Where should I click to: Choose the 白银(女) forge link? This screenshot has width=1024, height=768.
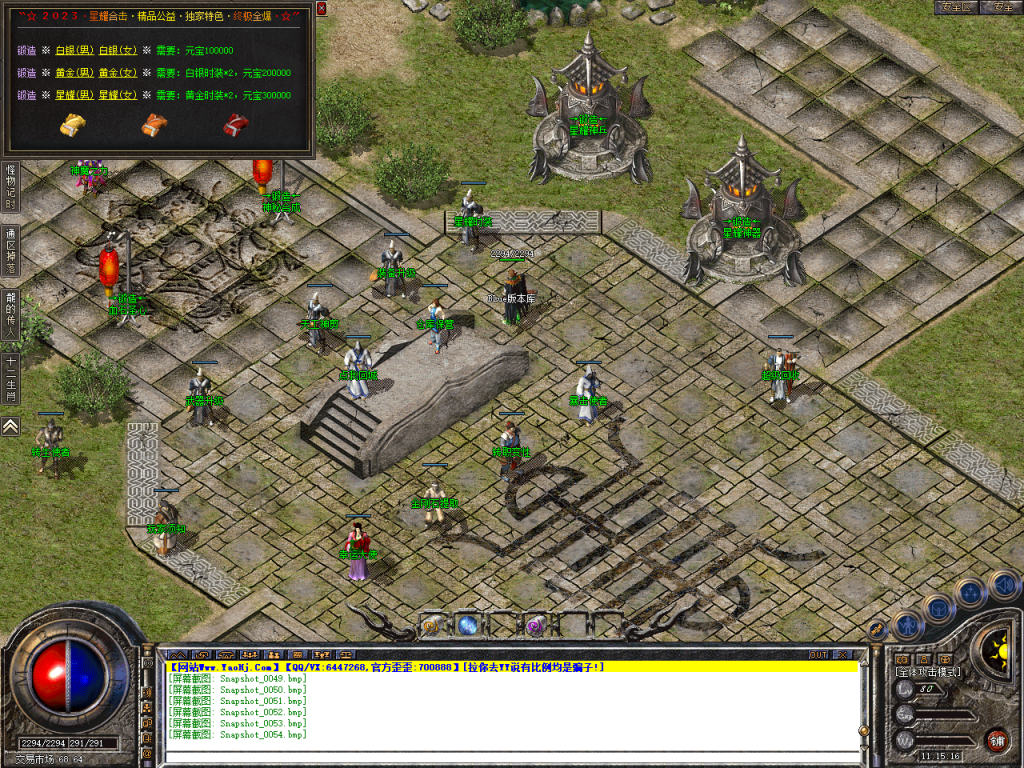pyautogui.click(x=115, y=49)
